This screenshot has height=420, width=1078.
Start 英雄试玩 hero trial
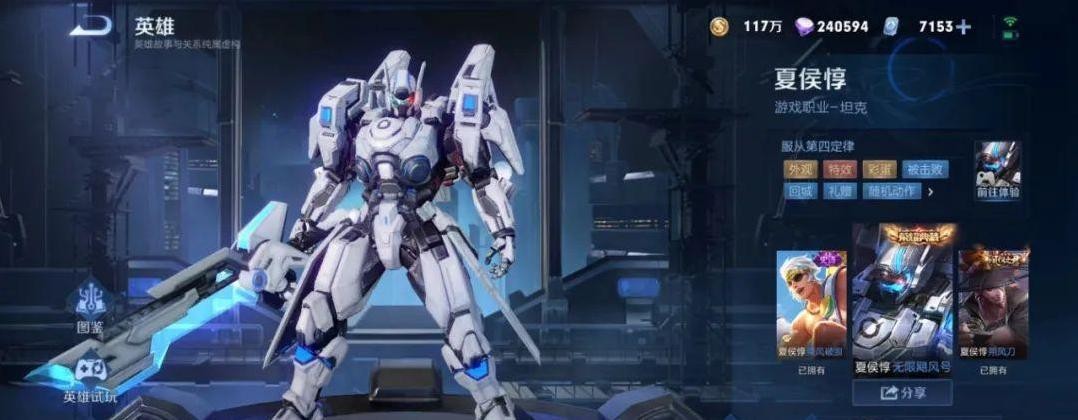(90, 378)
